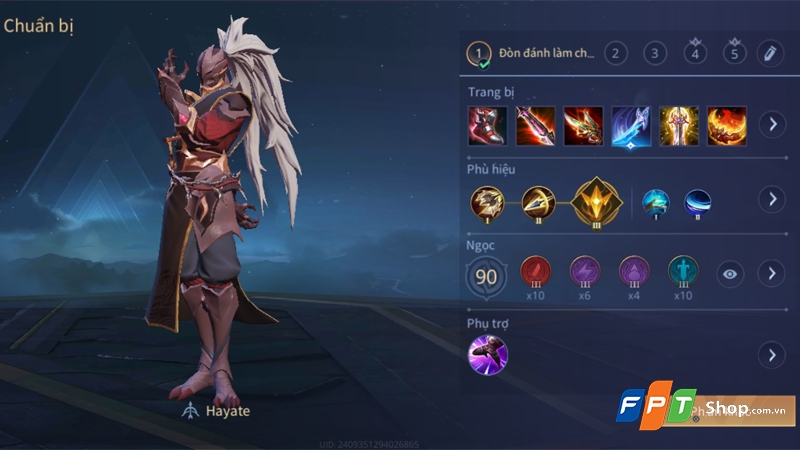Choose loadout preset 4
The image size is (800, 450).
(x=696, y=54)
